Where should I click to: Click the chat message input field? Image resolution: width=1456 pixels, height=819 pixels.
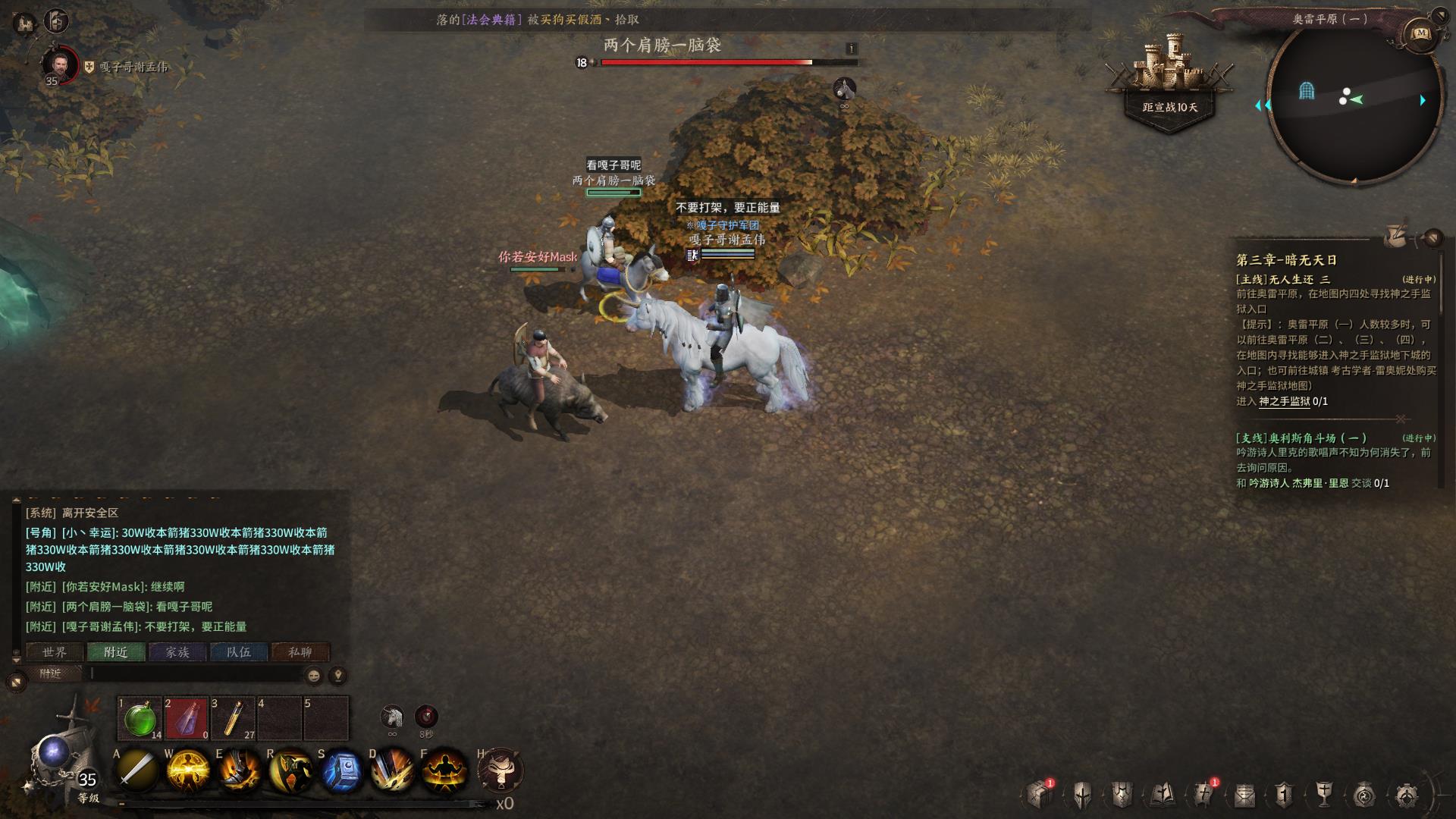point(197,673)
